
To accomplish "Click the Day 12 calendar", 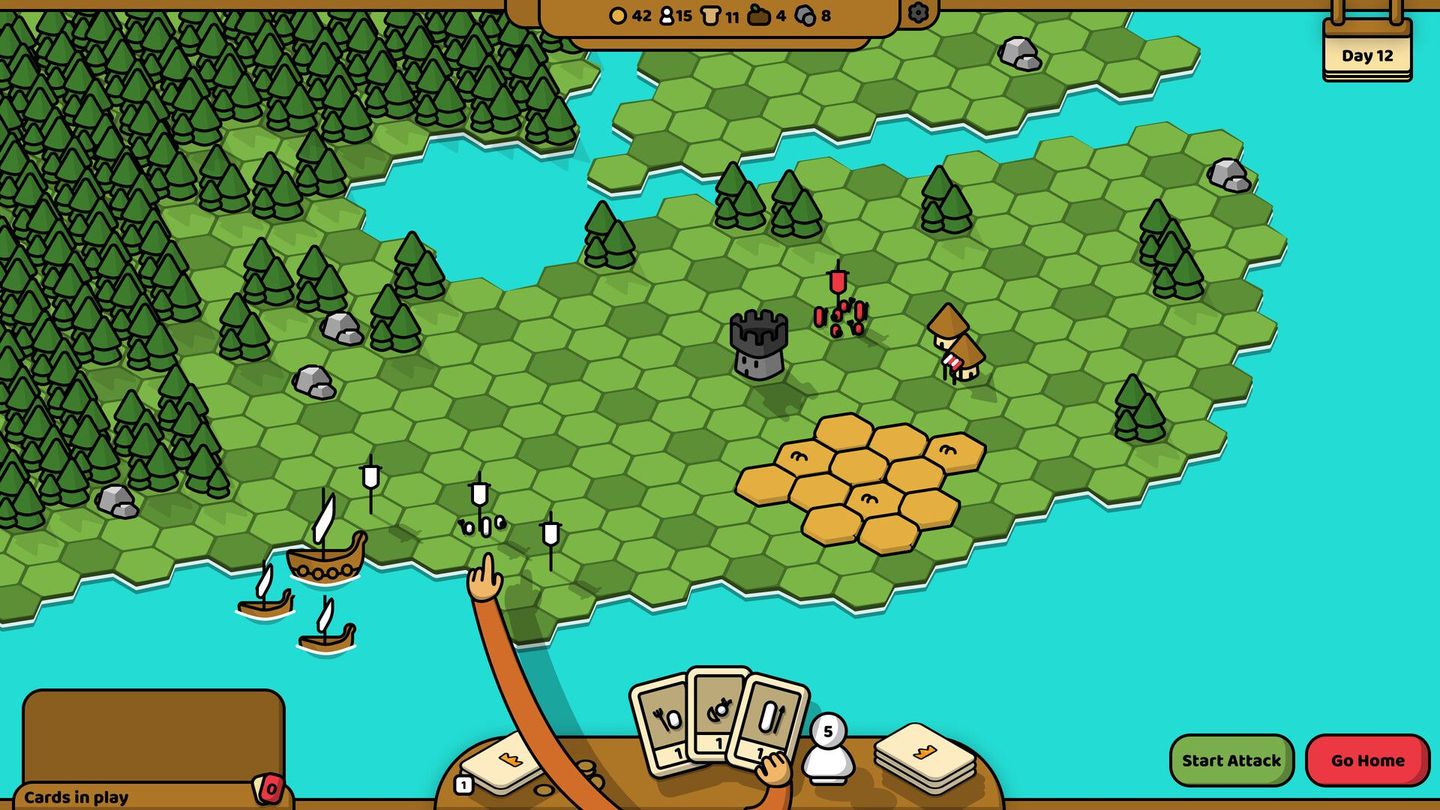I will tap(1367, 55).
